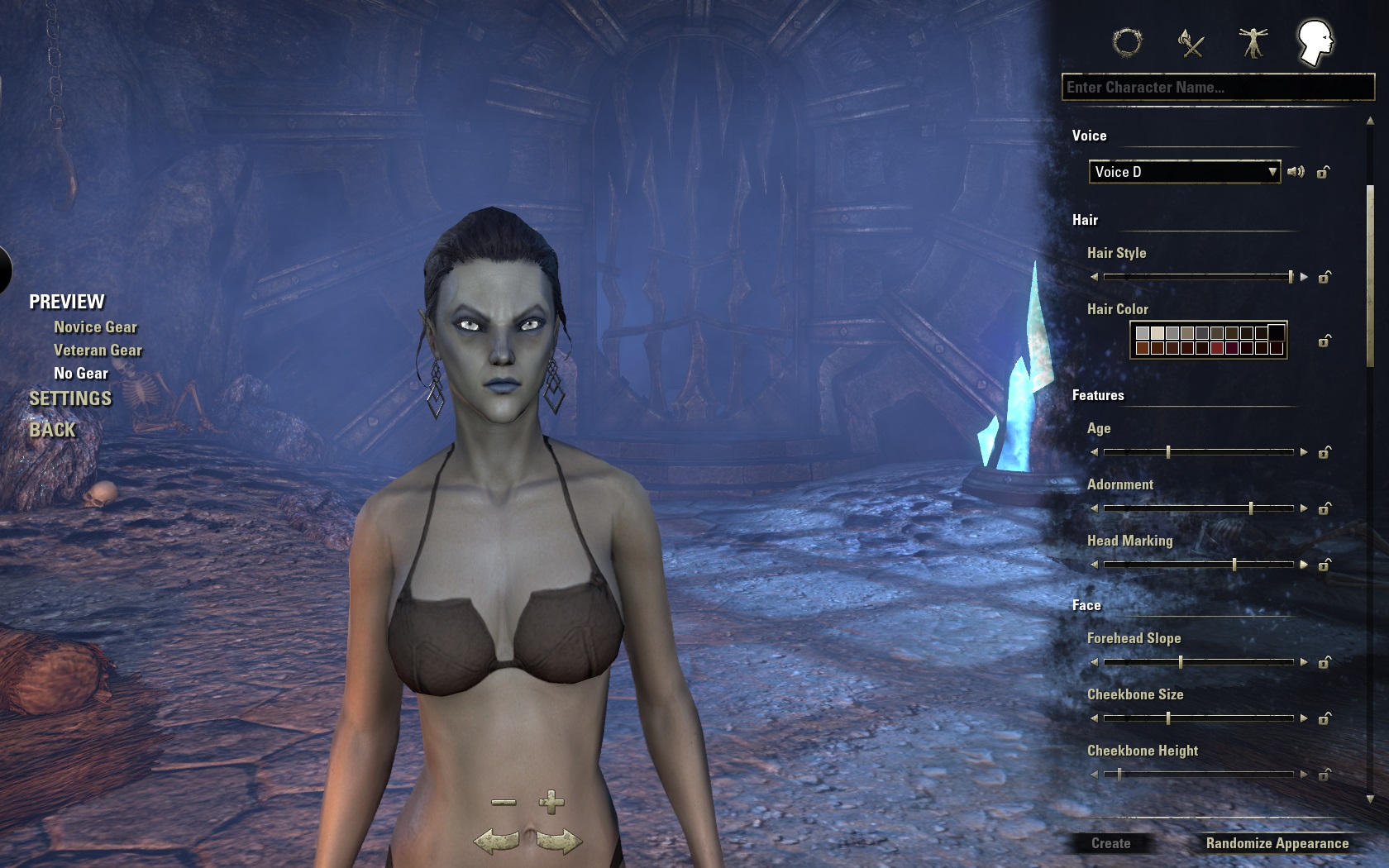Viewport: 1389px width, 868px height.
Task: Advance Hair Style with right arrow
Action: (1304, 277)
